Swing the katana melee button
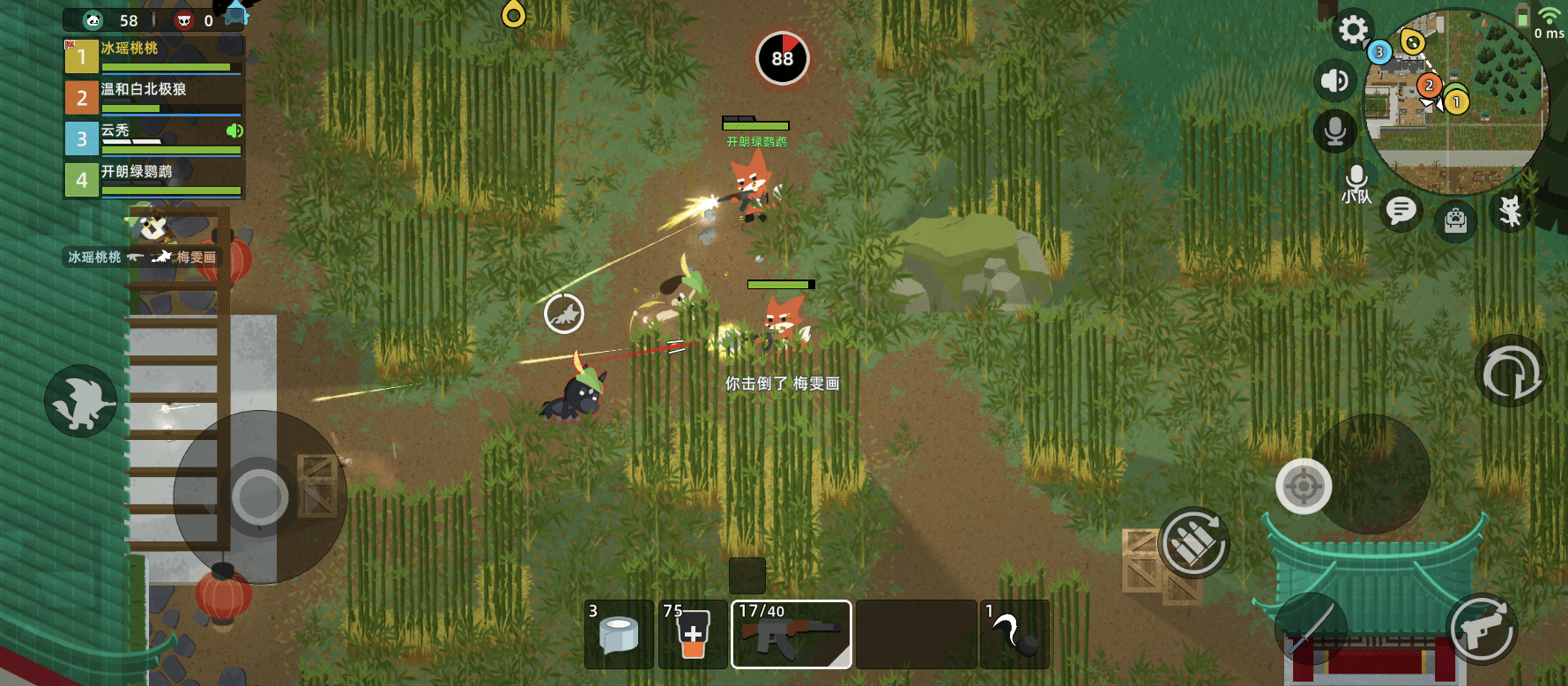The height and width of the screenshot is (686, 1568). pyautogui.click(x=1310, y=629)
